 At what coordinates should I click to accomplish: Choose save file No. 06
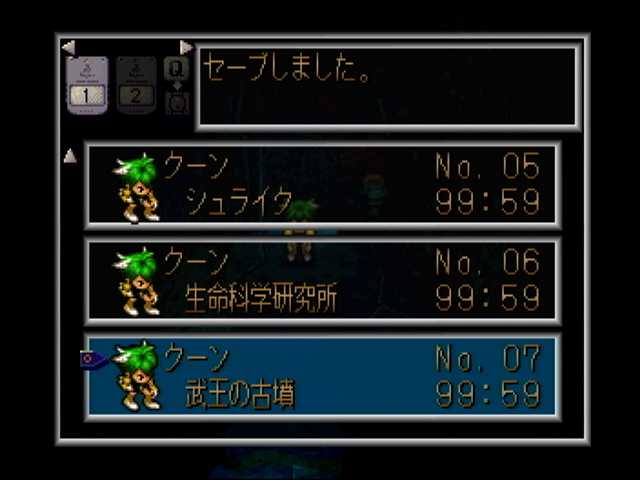pos(322,281)
